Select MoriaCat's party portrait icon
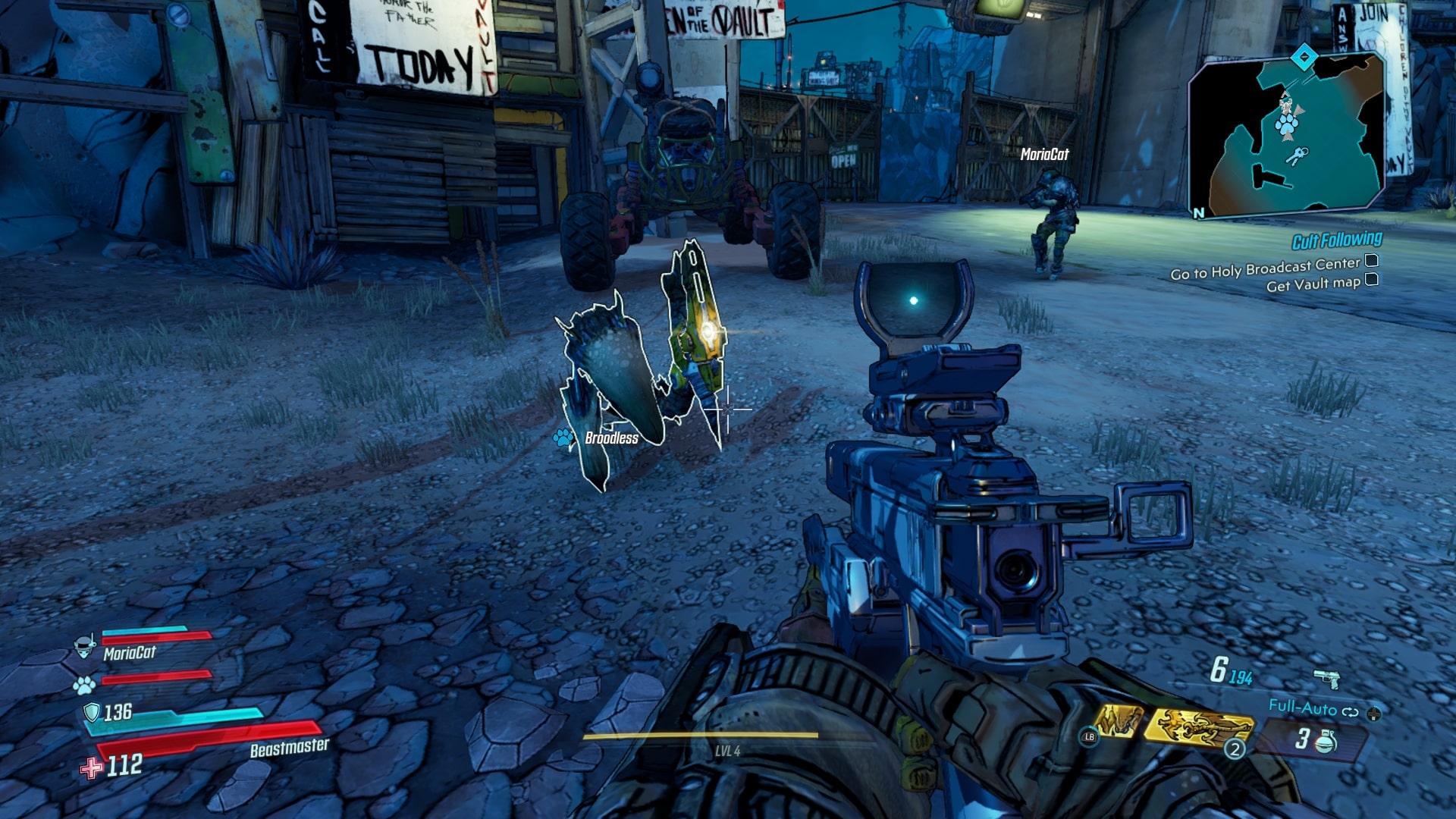The height and width of the screenshot is (819, 1456). tap(85, 646)
